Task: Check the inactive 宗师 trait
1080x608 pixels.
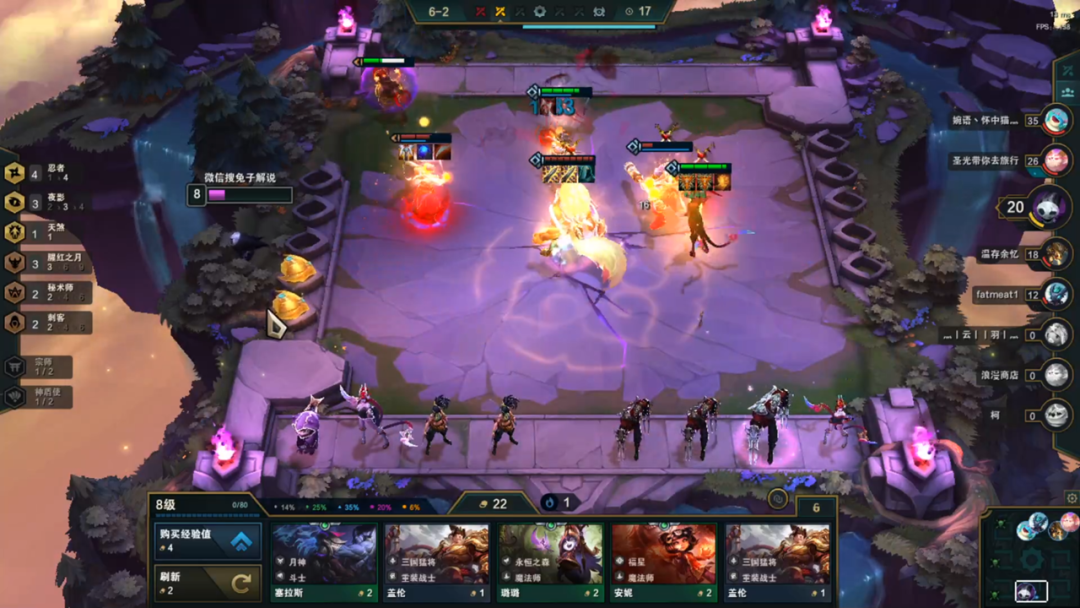Action: coord(40,367)
